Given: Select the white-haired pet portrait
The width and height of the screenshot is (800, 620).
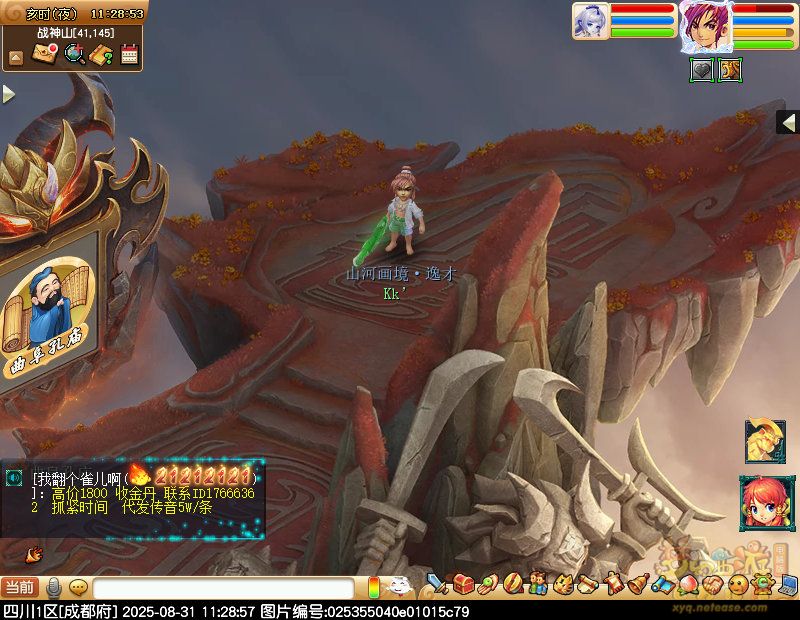Looking at the screenshot, I should (x=589, y=20).
